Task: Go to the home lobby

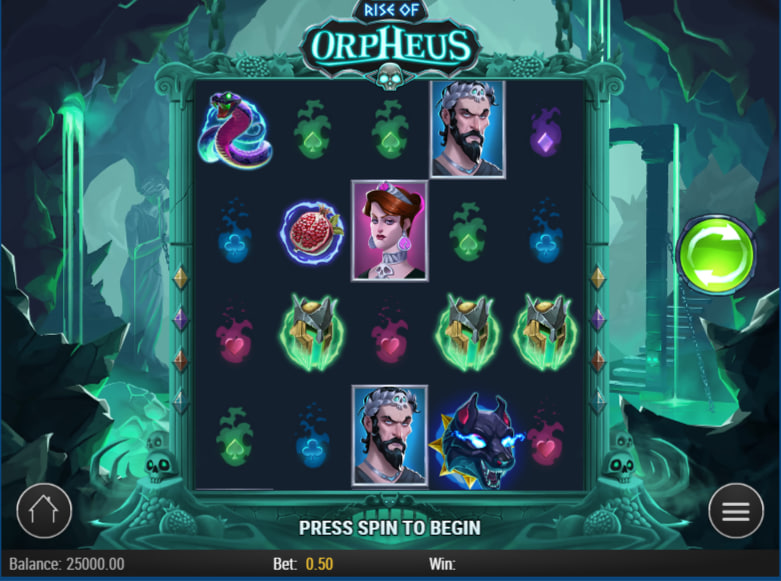Action: coord(44,511)
